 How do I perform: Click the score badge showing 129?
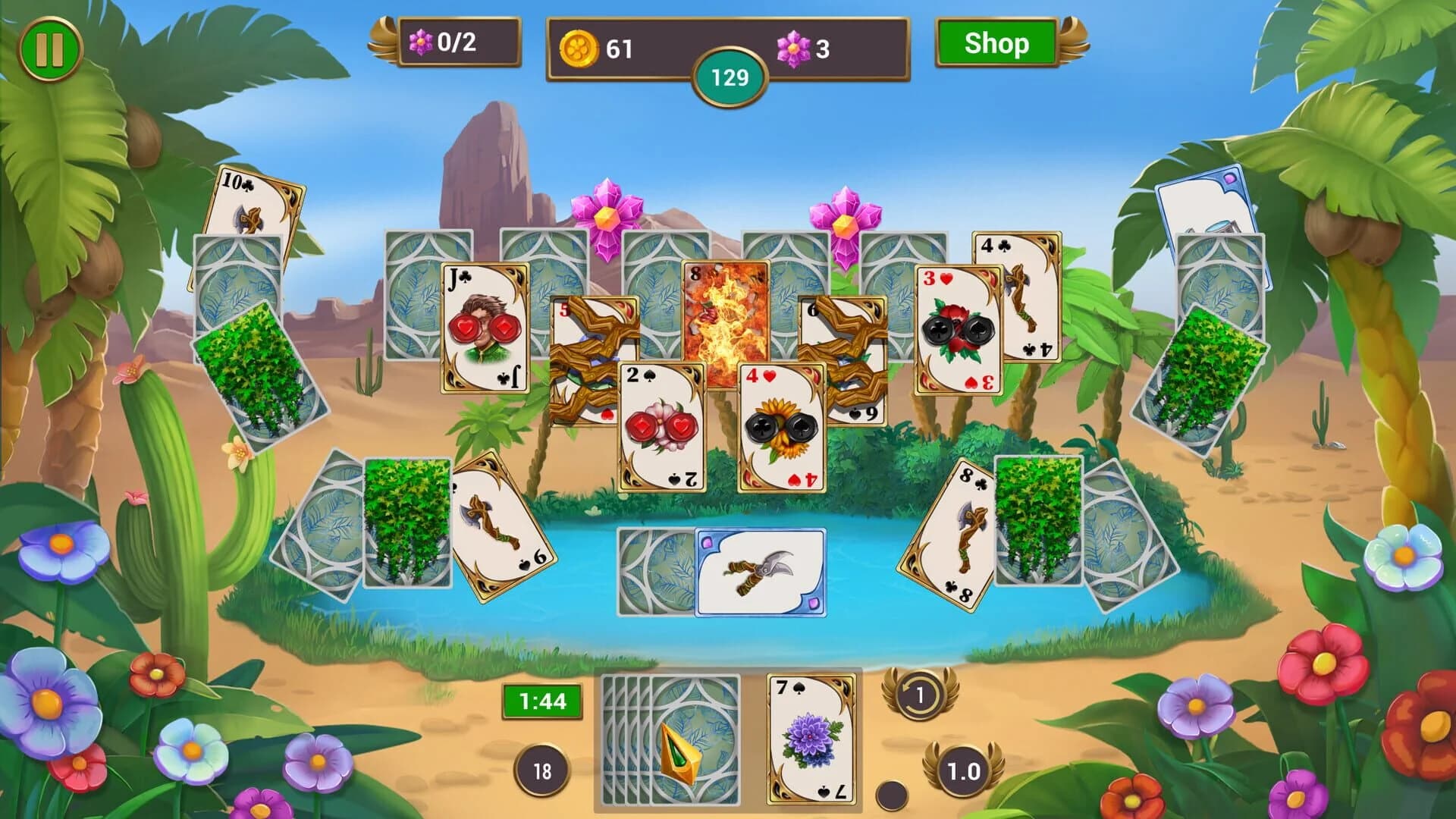(x=730, y=76)
